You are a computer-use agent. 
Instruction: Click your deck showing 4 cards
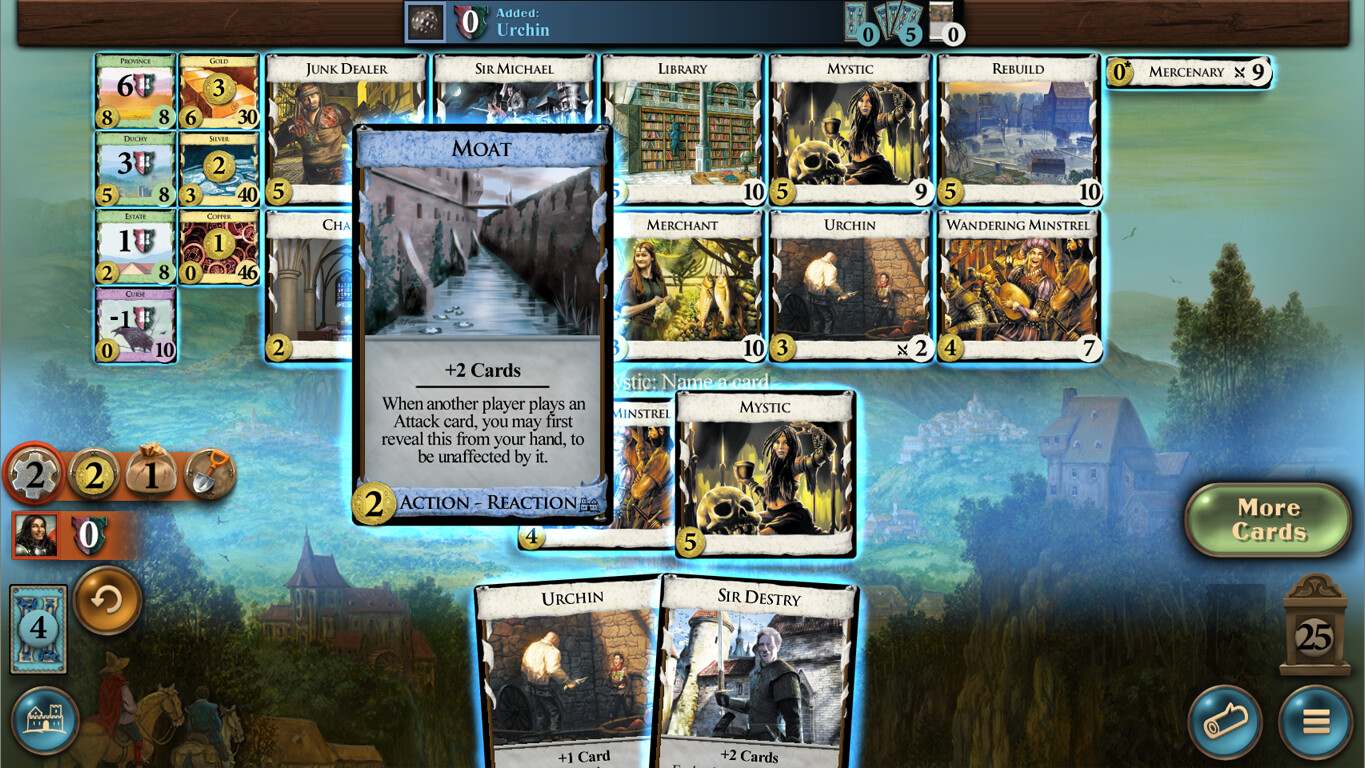coord(37,628)
